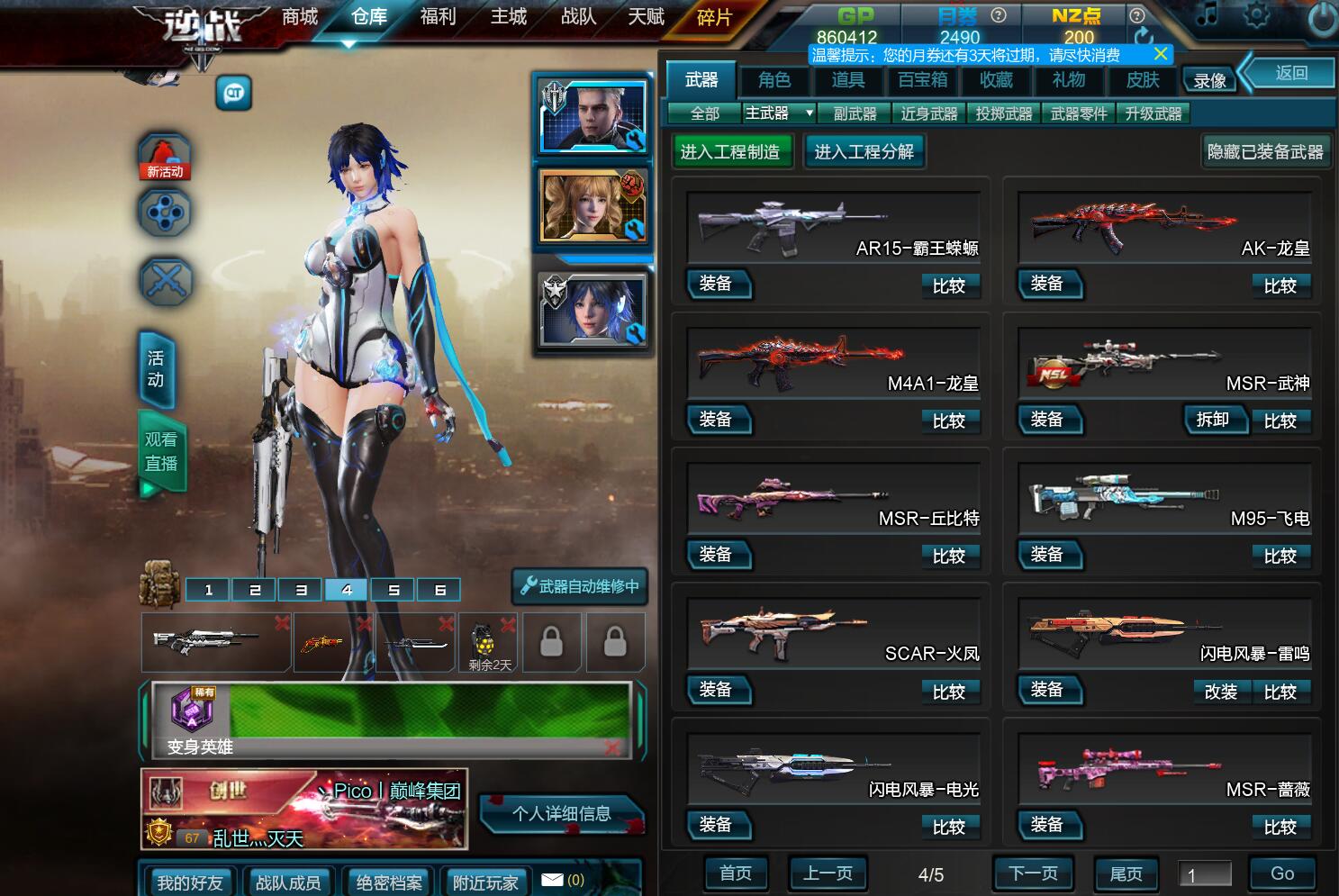Click 进入工程制造 crafting button
Screen dimensions: 1339x896
click(x=732, y=151)
